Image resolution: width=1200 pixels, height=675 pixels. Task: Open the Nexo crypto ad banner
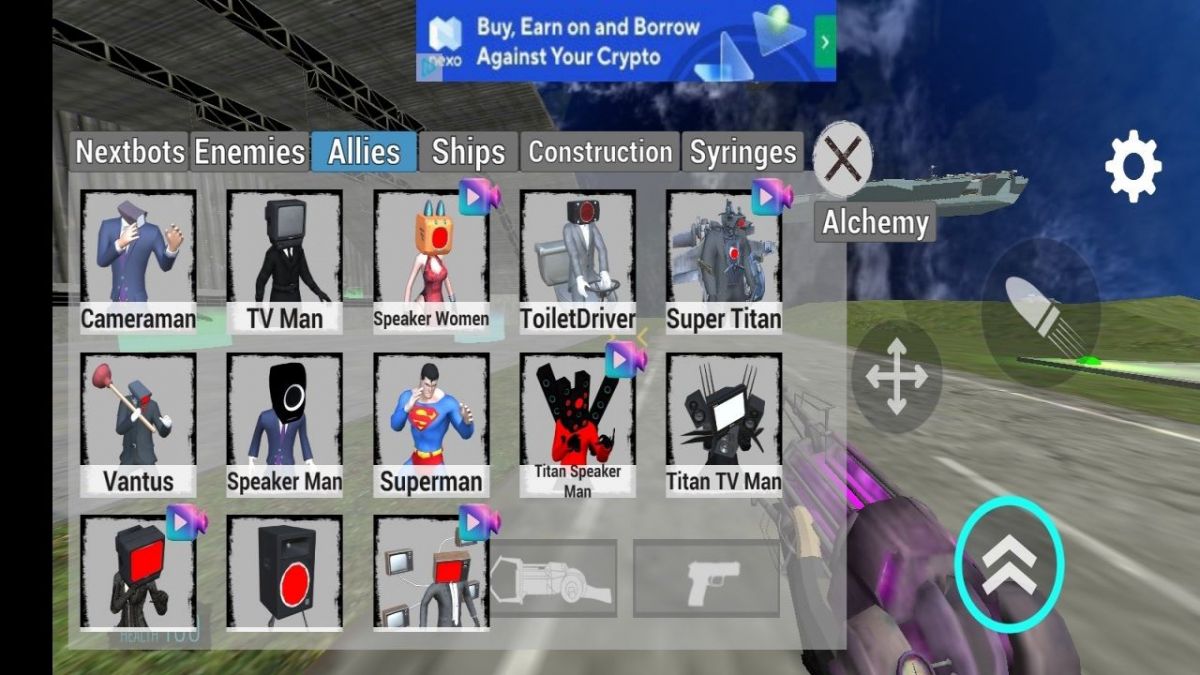pyautogui.click(x=626, y=41)
